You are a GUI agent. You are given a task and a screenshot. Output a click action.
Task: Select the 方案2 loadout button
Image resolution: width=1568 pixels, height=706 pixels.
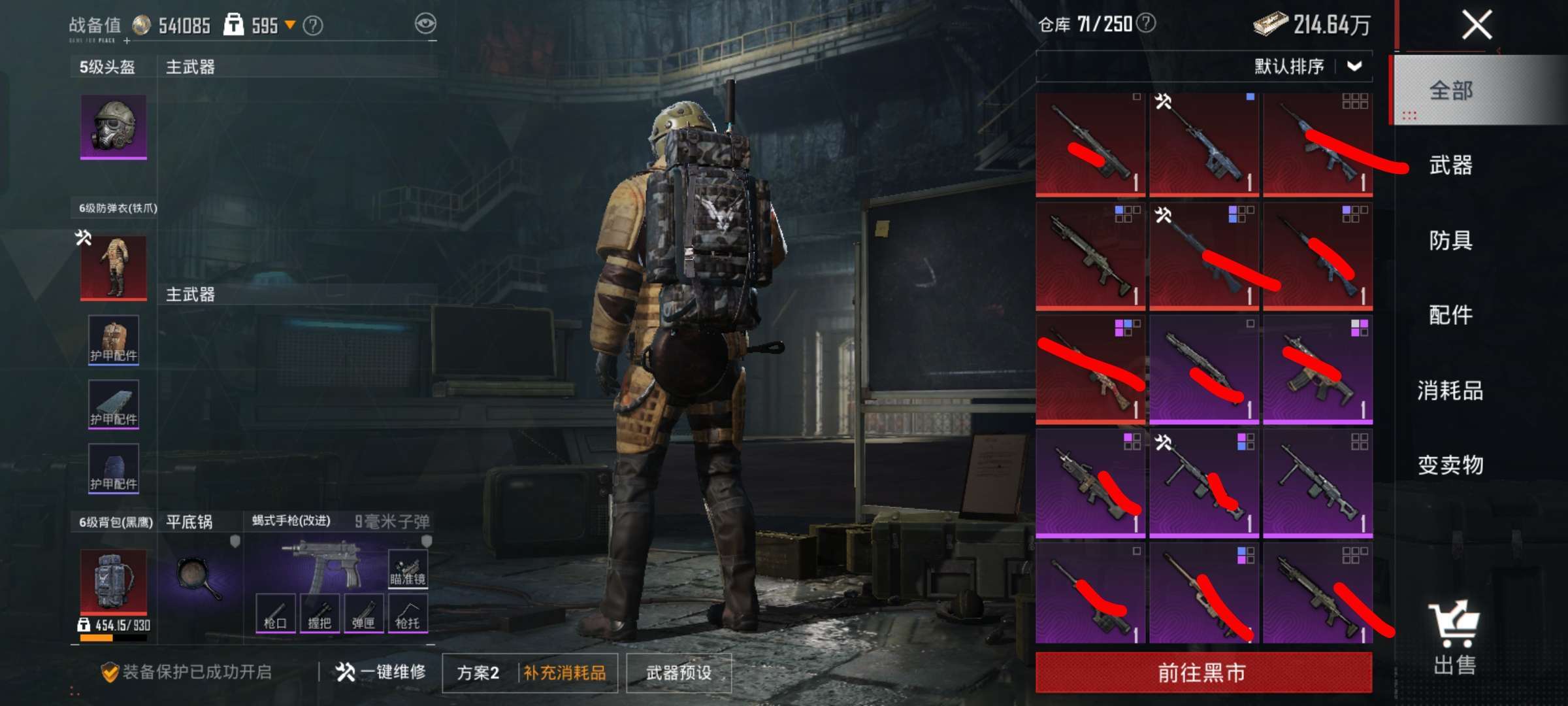[478, 673]
